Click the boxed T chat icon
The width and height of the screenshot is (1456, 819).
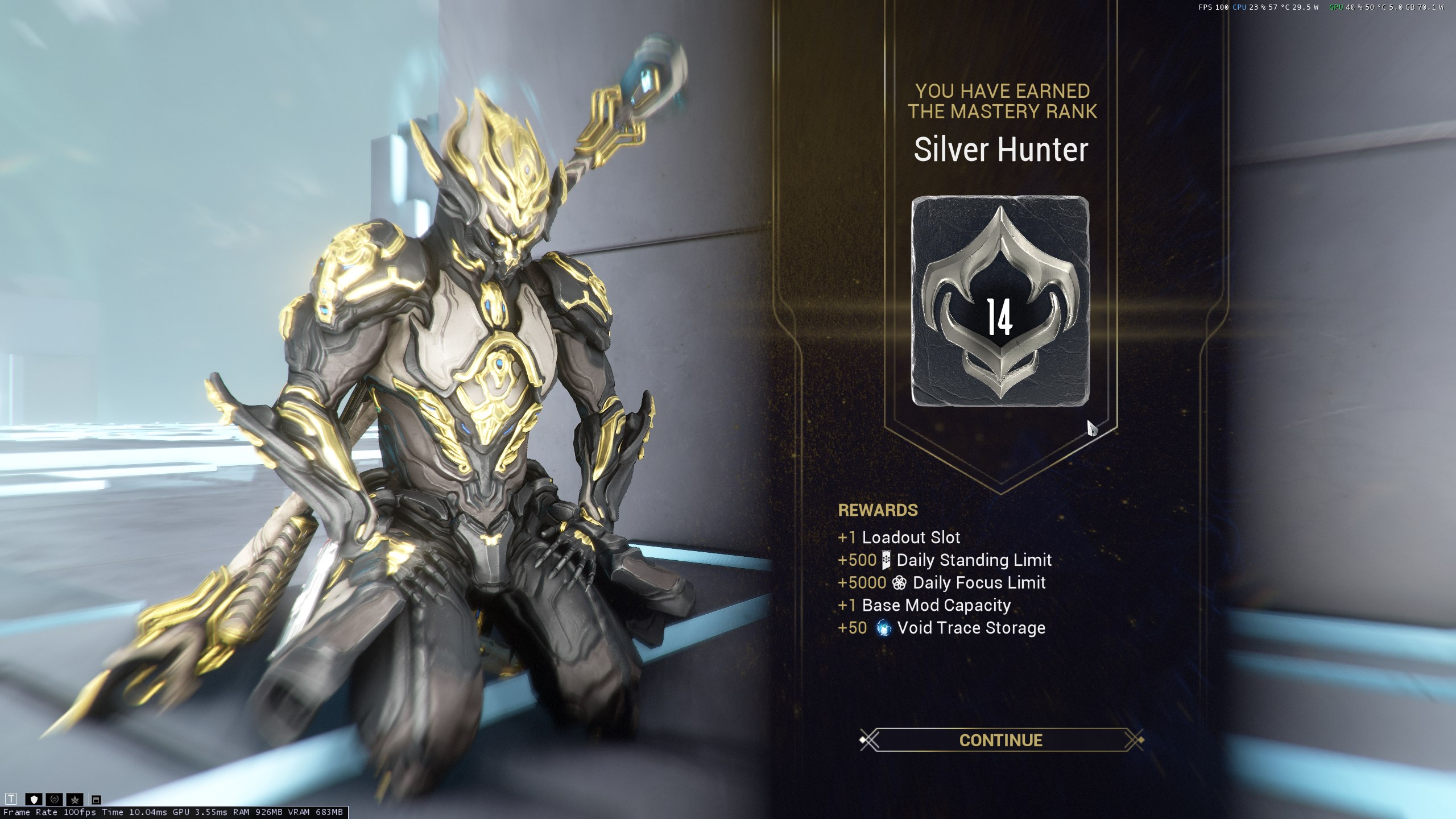(11, 799)
